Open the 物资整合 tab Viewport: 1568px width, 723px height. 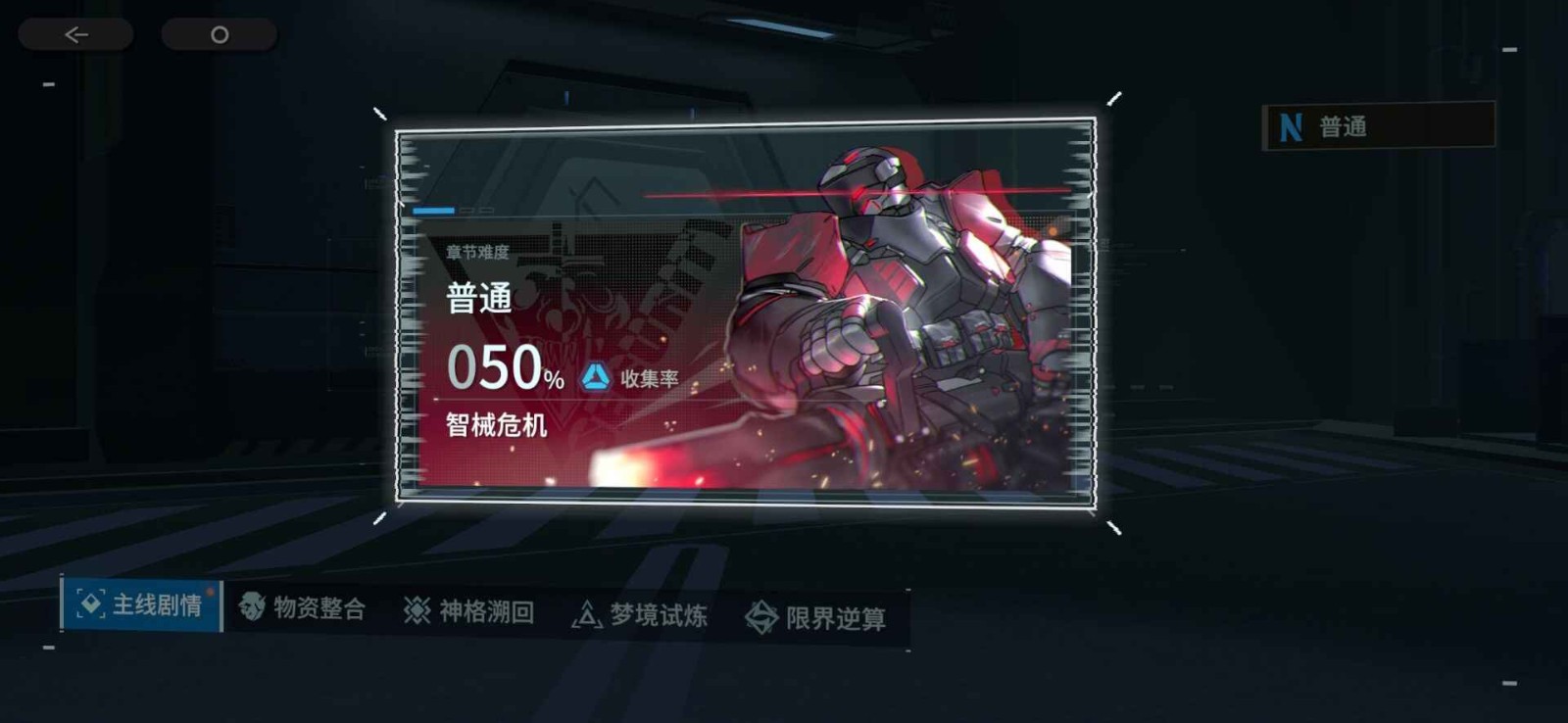tap(303, 608)
